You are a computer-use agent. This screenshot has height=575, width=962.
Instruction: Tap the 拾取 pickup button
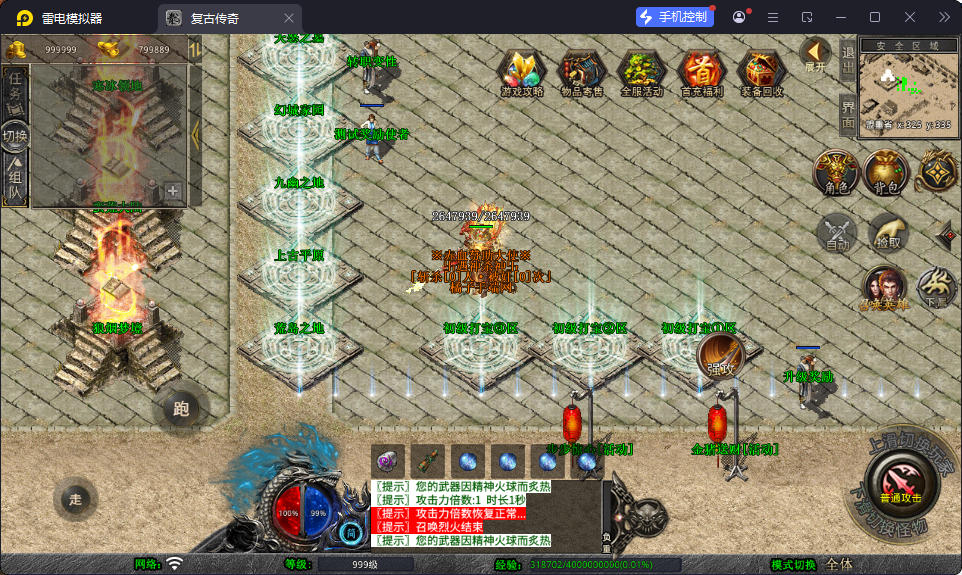[x=887, y=233]
